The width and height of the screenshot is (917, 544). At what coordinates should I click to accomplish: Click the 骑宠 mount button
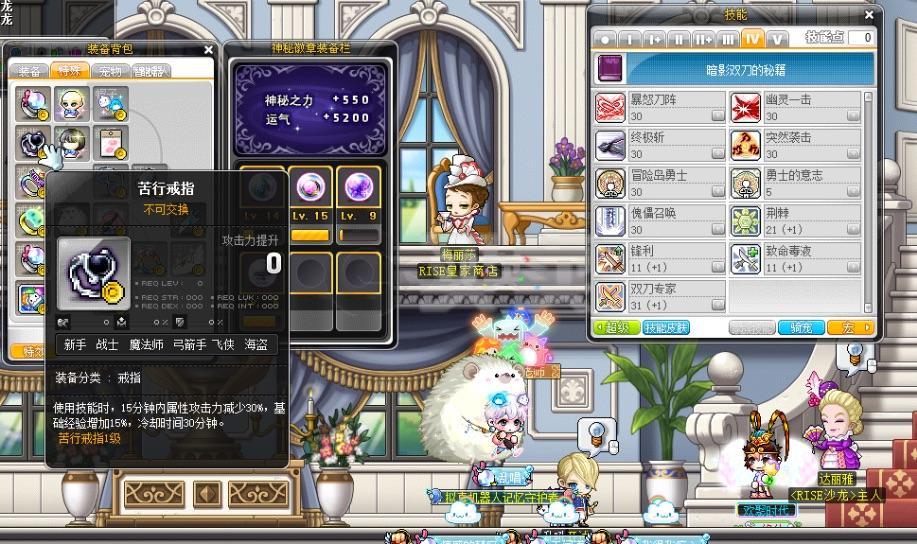click(x=801, y=328)
